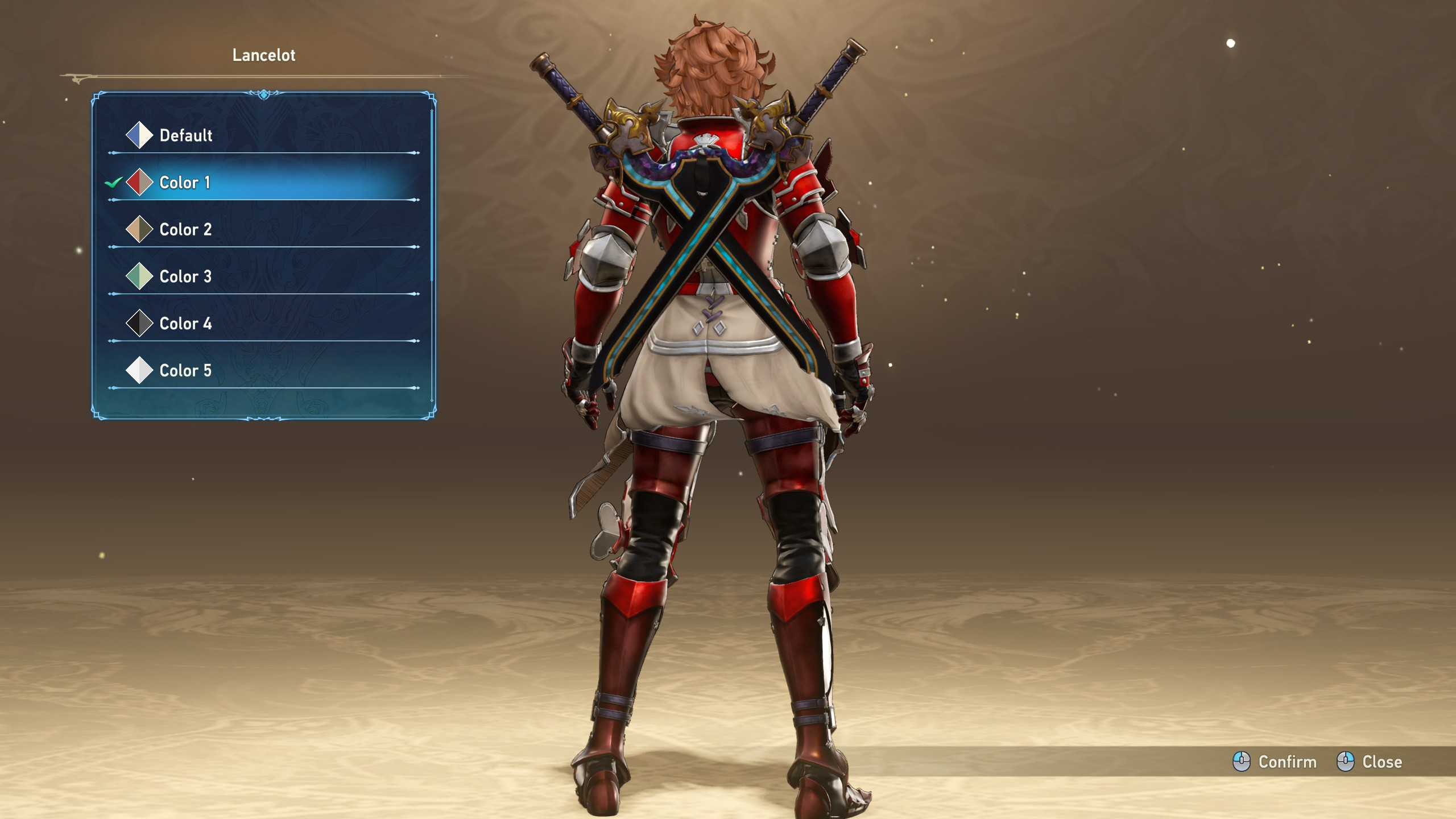Select the Color 3 green option

[x=185, y=277]
